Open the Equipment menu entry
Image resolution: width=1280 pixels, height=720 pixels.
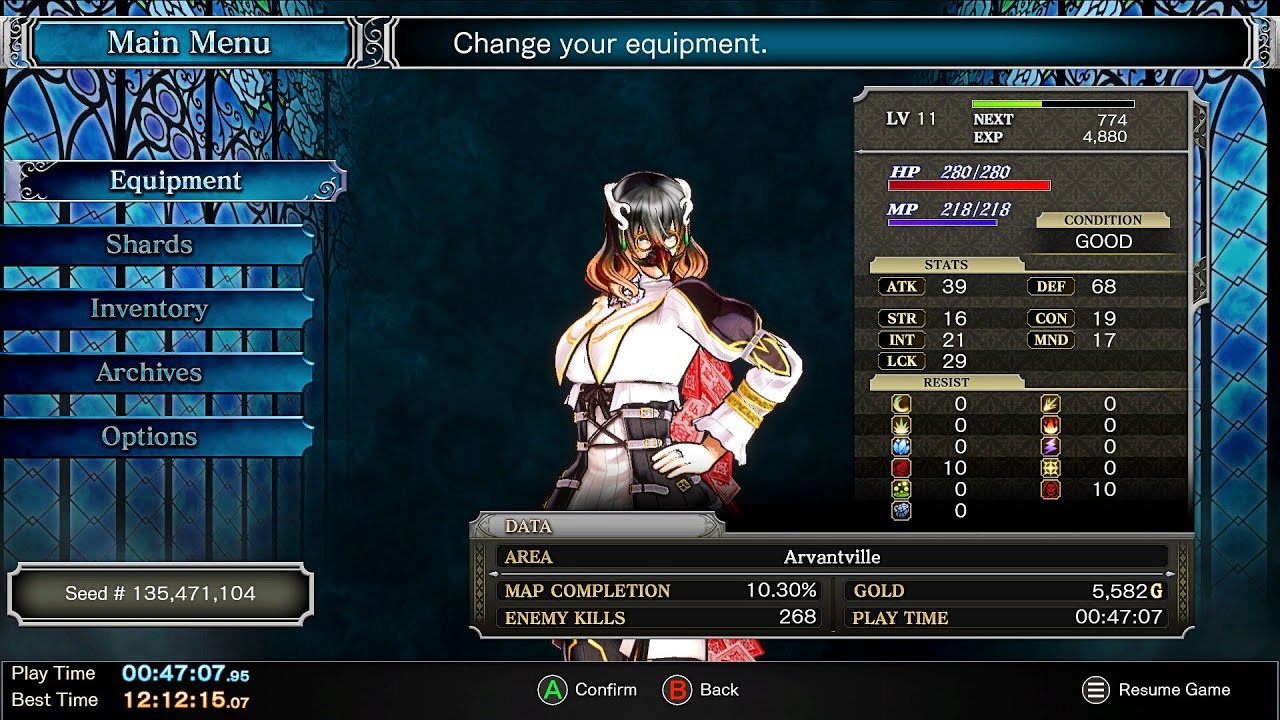coord(176,181)
